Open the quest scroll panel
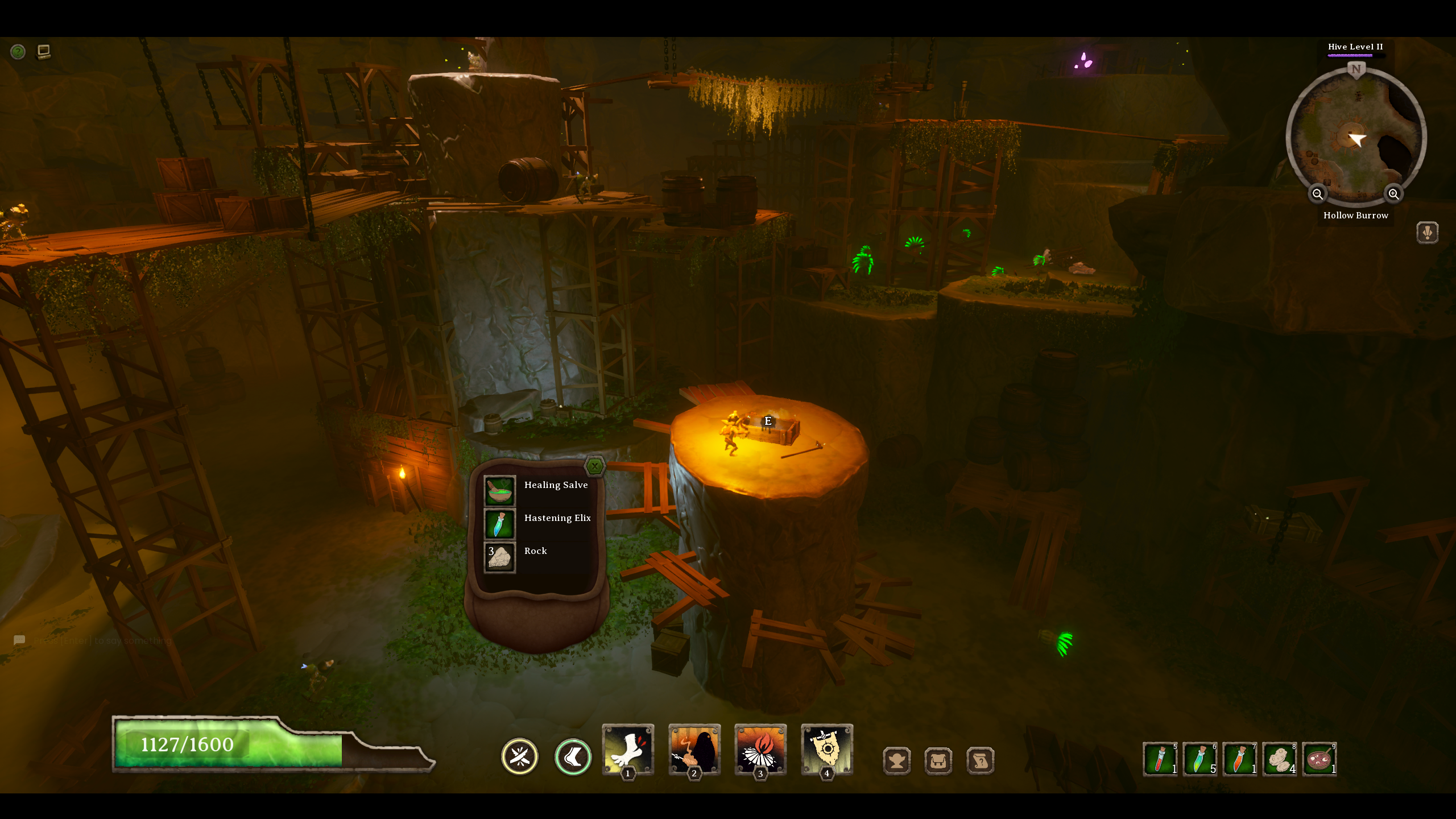The height and width of the screenshot is (819, 1456). coord(981,760)
